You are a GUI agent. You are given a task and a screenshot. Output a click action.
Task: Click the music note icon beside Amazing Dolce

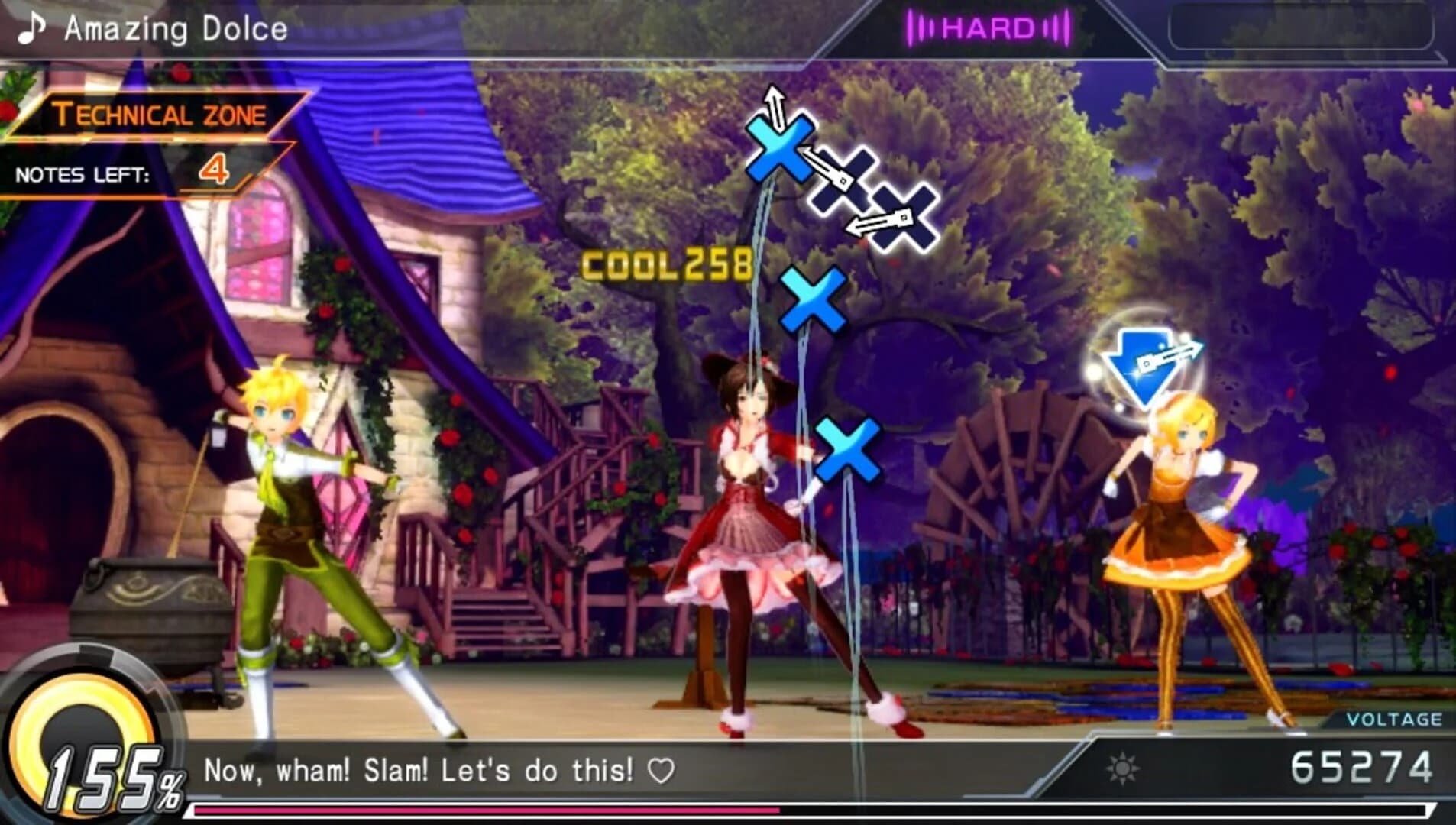point(29,29)
